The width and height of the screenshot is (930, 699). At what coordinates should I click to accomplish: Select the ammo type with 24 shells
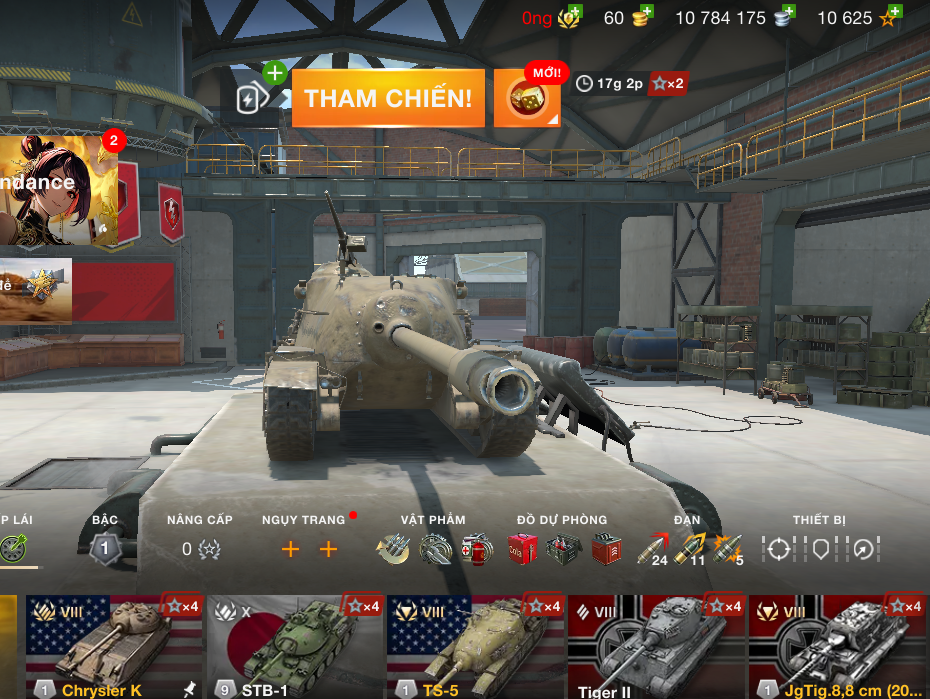point(653,548)
